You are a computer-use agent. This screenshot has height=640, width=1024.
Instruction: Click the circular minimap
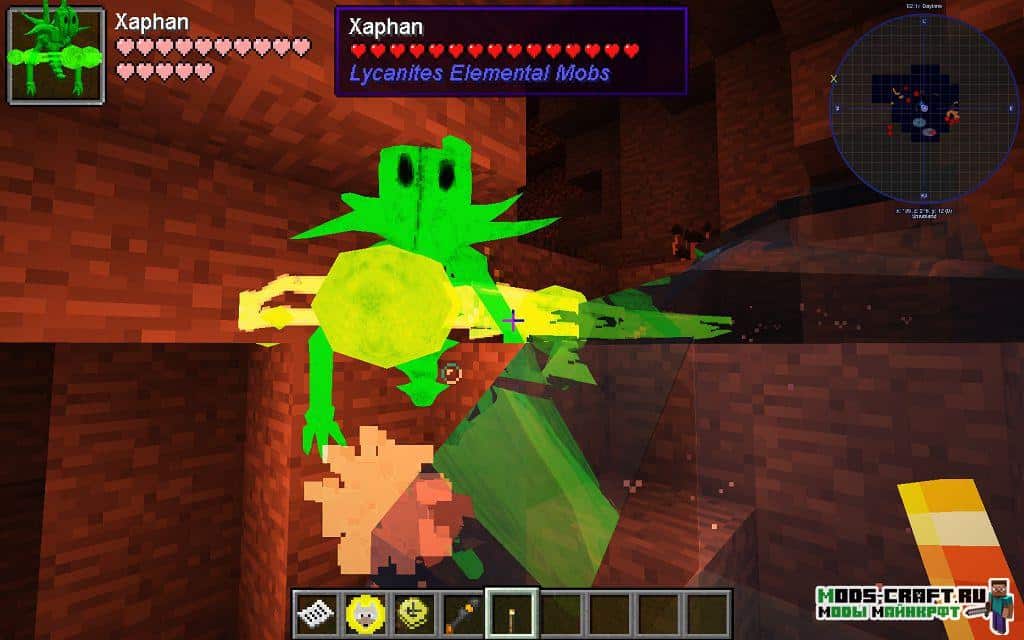click(923, 107)
